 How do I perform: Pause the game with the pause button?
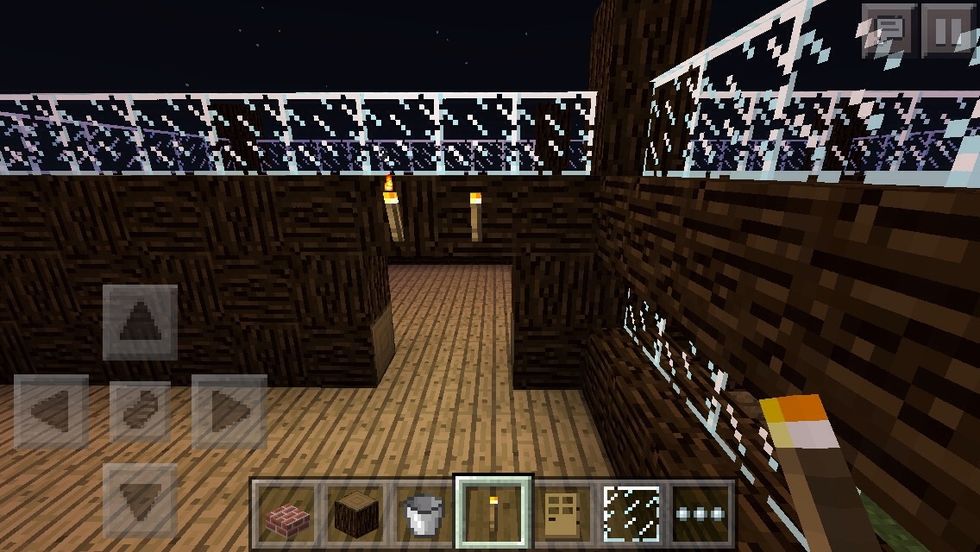tap(946, 31)
